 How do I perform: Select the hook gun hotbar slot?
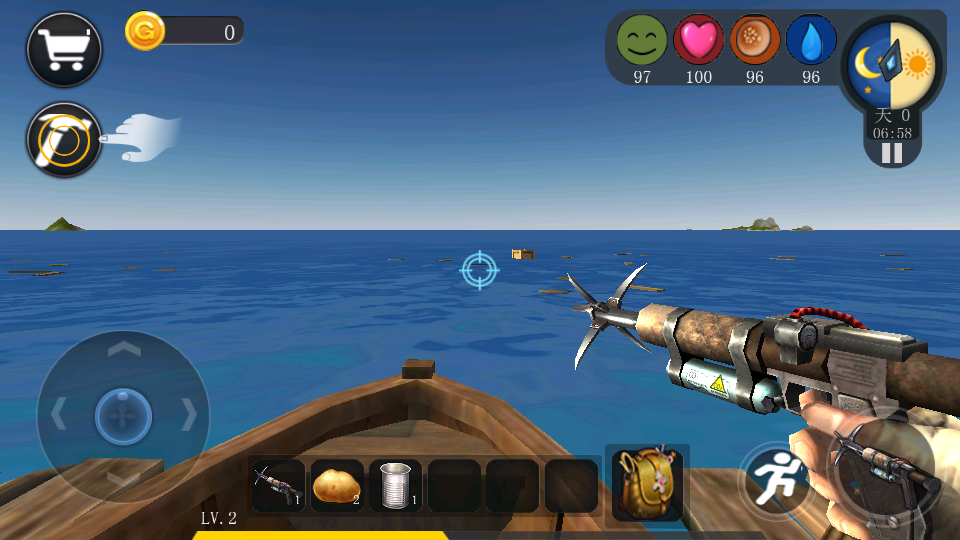coord(278,486)
